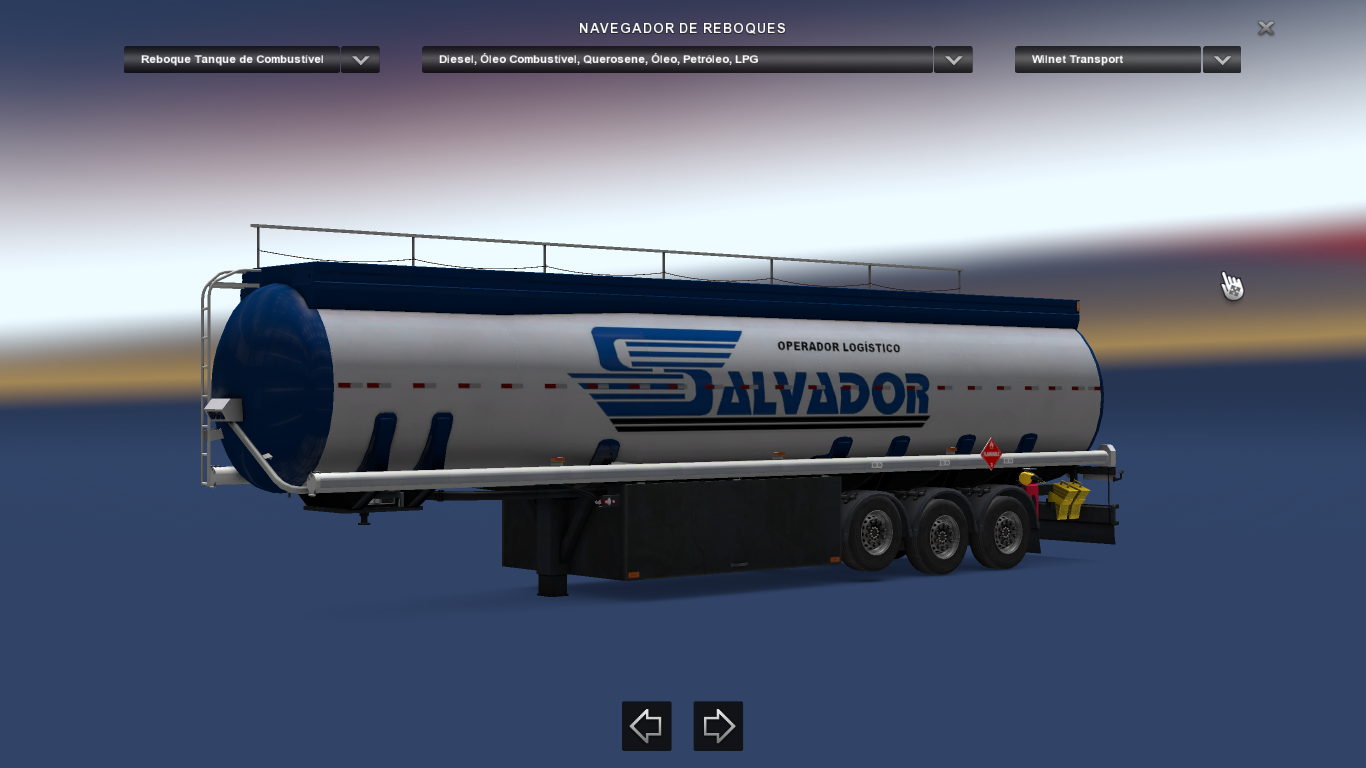Image resolution: width=1366 pixels, height=768 pixels.
Task: Click the NAVEGADOR DE REBOQUES title
Action: 683,28
